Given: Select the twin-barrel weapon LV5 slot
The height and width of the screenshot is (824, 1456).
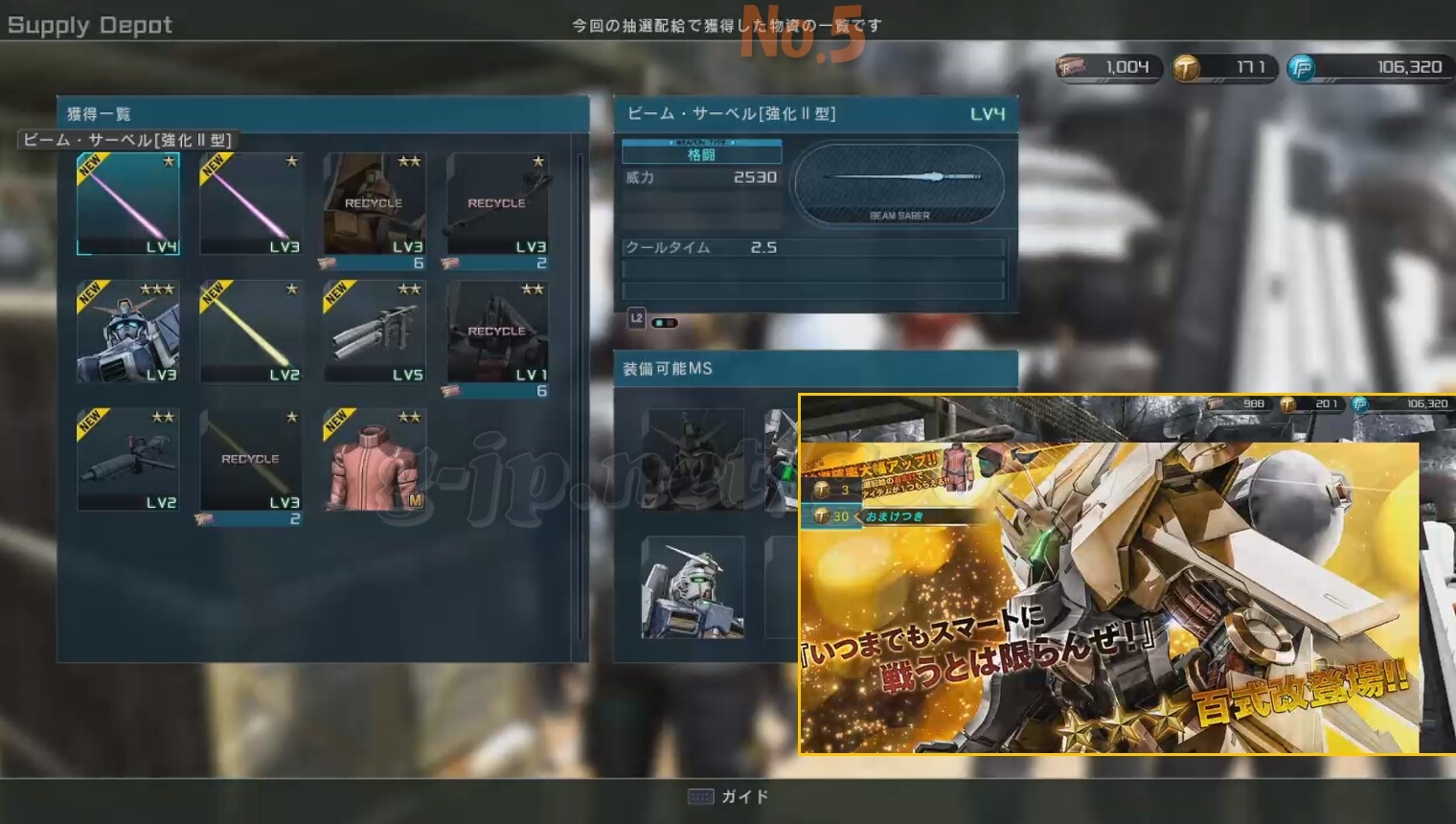Looking at the screenshot, I should pyautogui.click(x=374, y=332).
